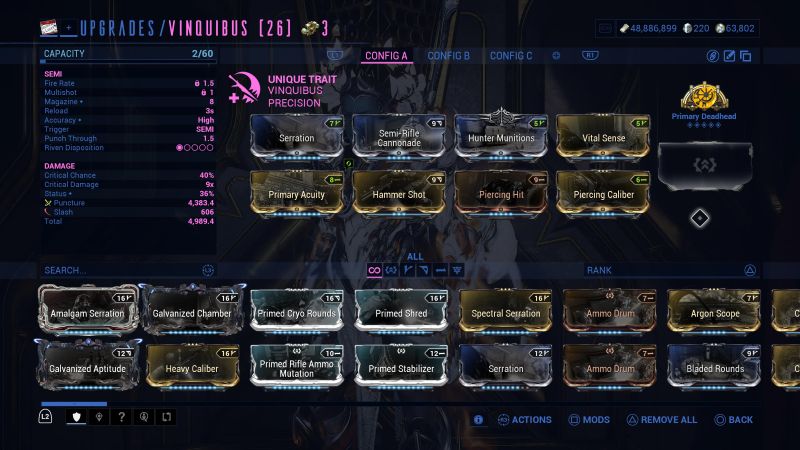This screenshot has width=800, height=450.
Task: Switch to Config B tab
Action: click(448, 56)
